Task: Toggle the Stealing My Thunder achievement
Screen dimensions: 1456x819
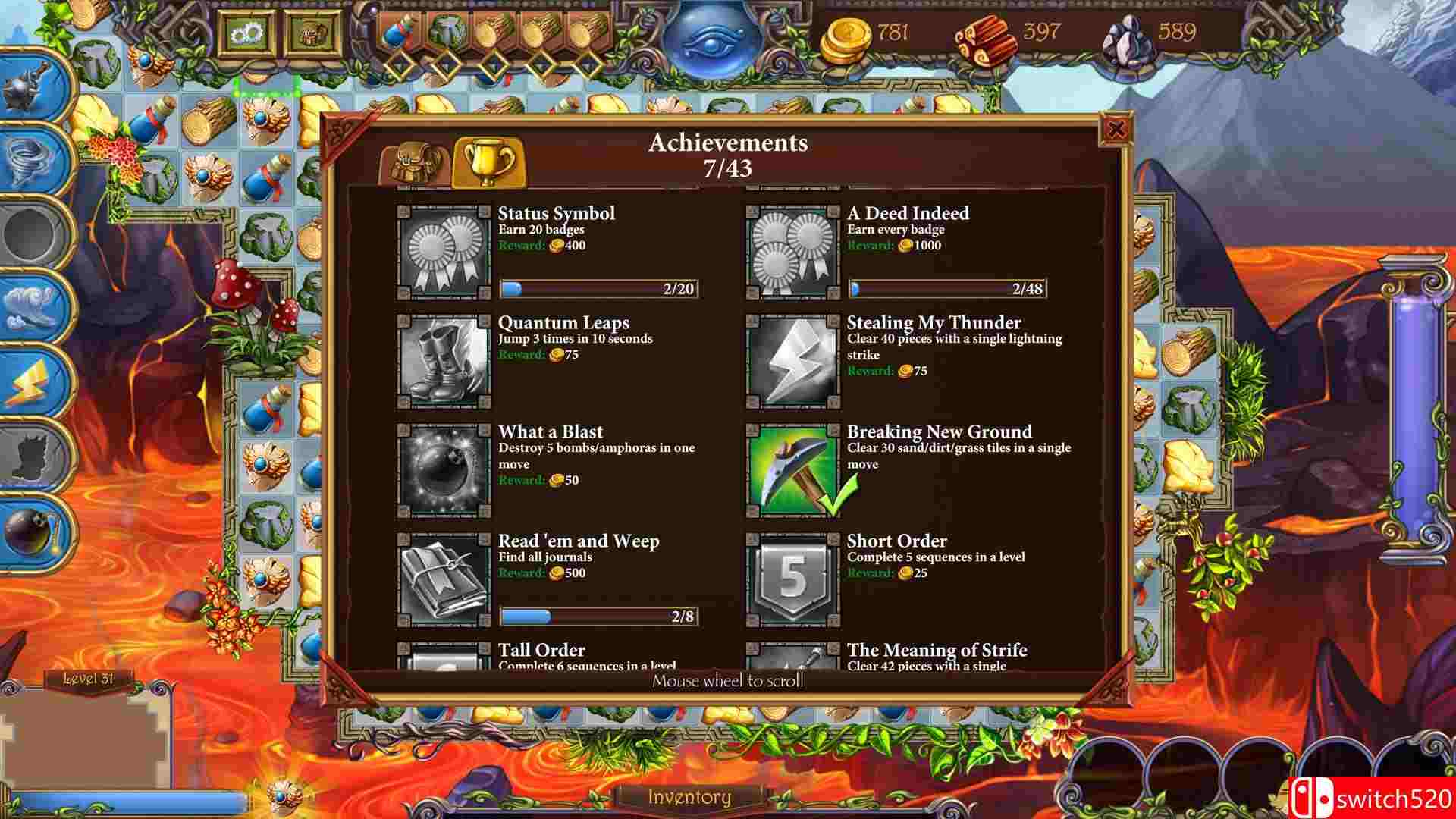Action: pos(792,359)
